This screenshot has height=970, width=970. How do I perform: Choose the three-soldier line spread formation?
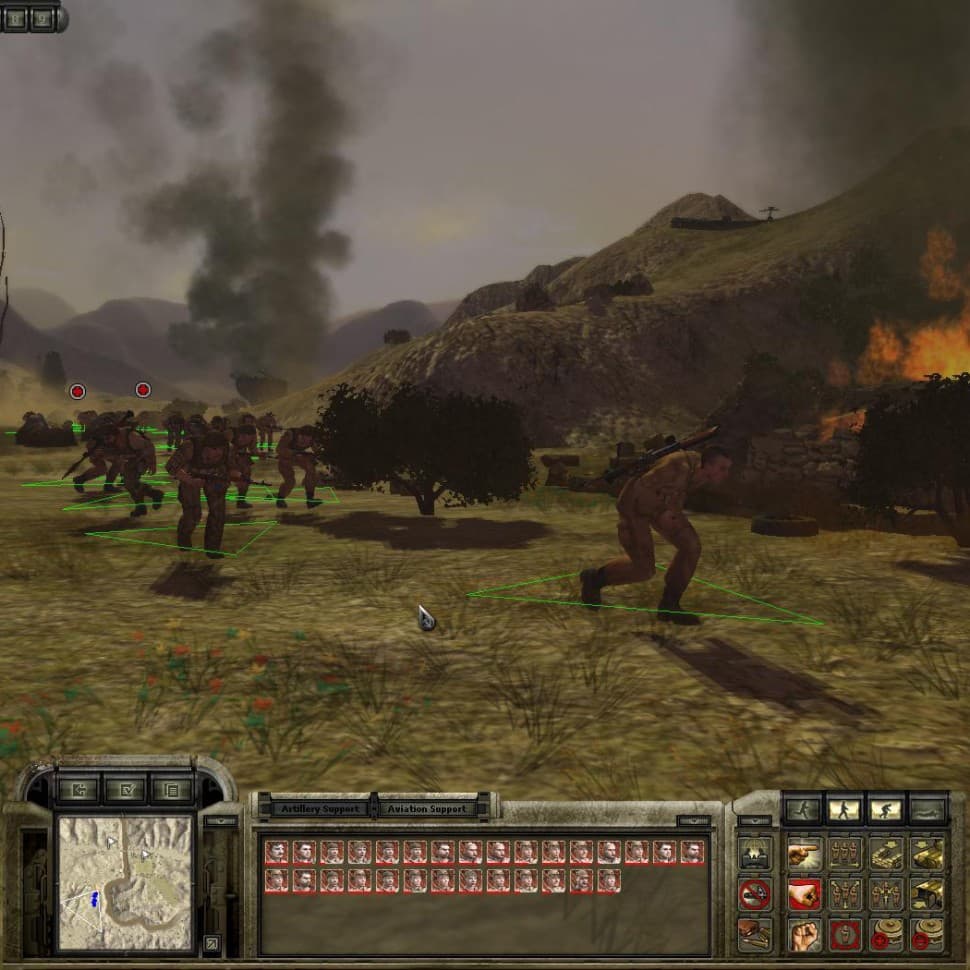point(844,854)
